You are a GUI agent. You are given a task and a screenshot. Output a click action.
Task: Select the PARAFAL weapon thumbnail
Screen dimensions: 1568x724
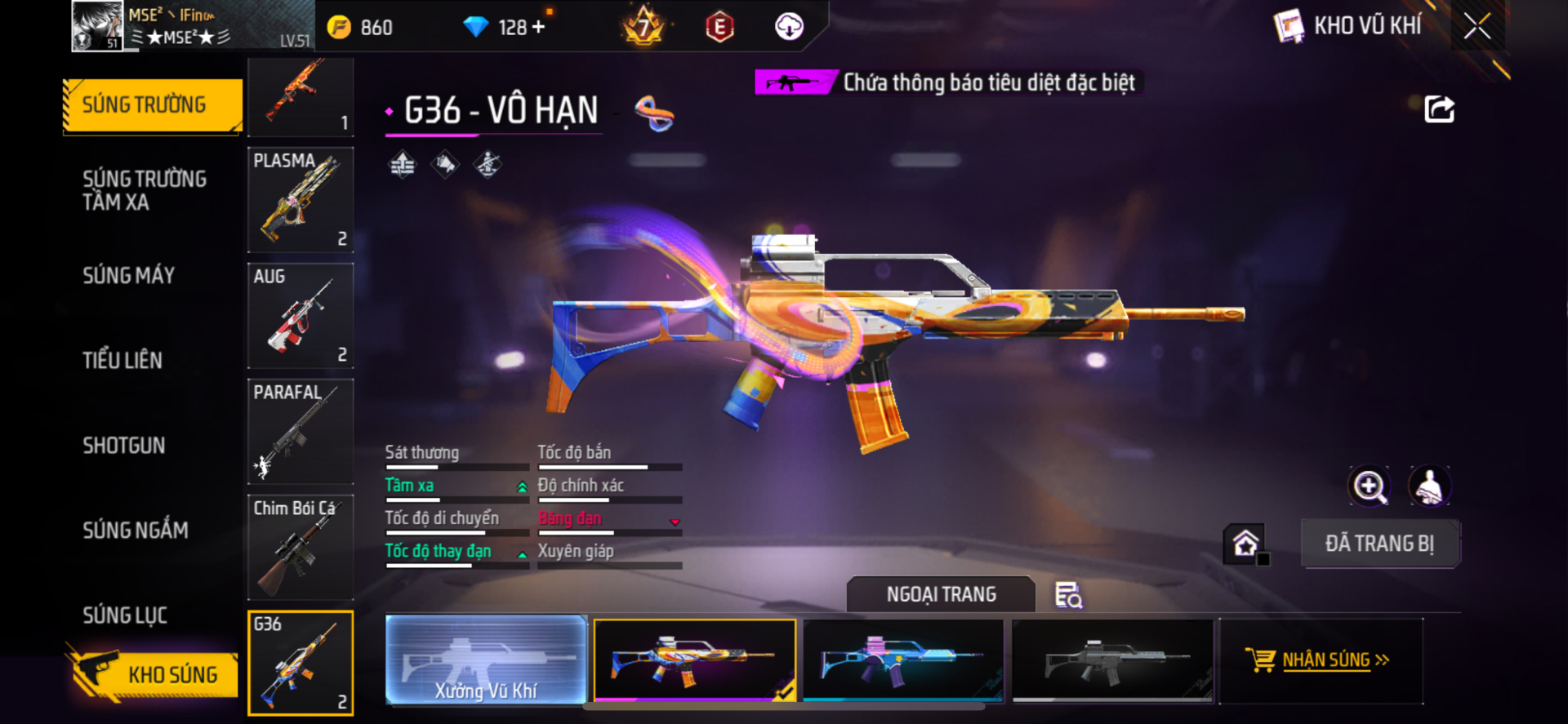pos(301,432)
